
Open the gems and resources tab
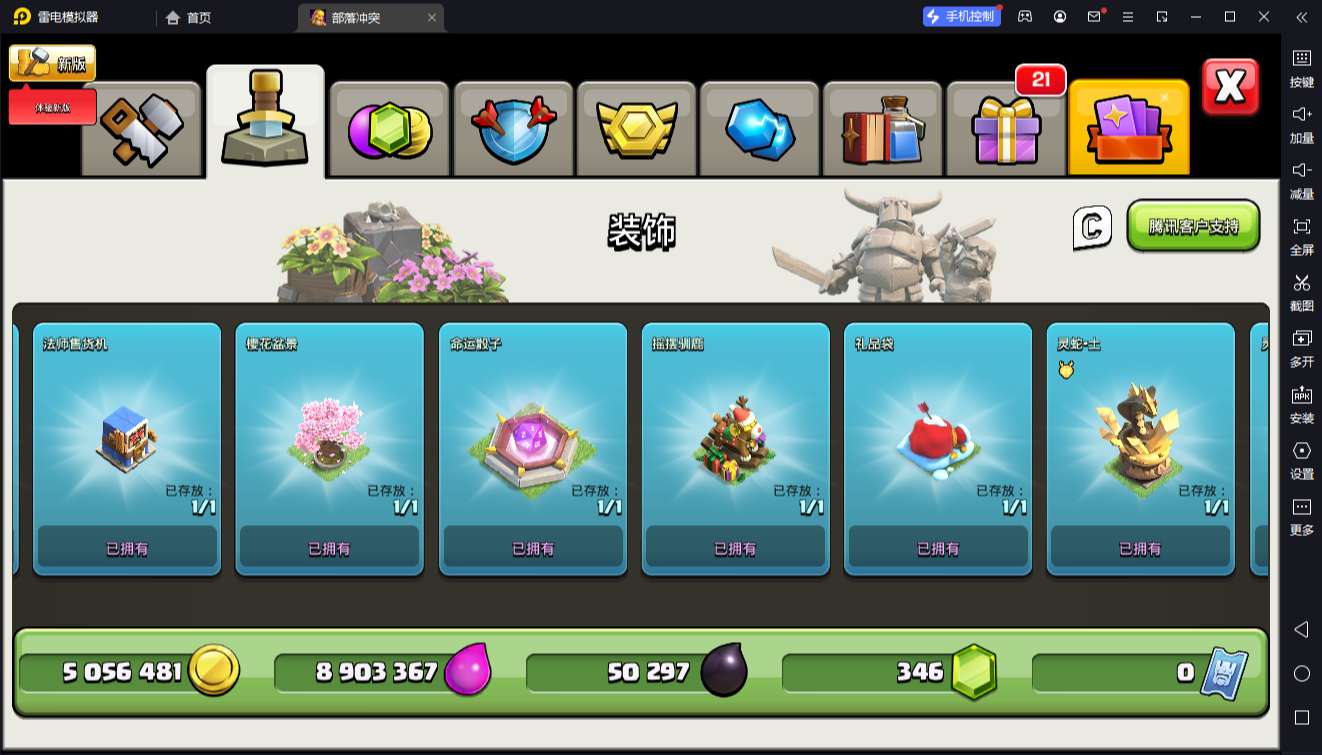coord(389,129)
